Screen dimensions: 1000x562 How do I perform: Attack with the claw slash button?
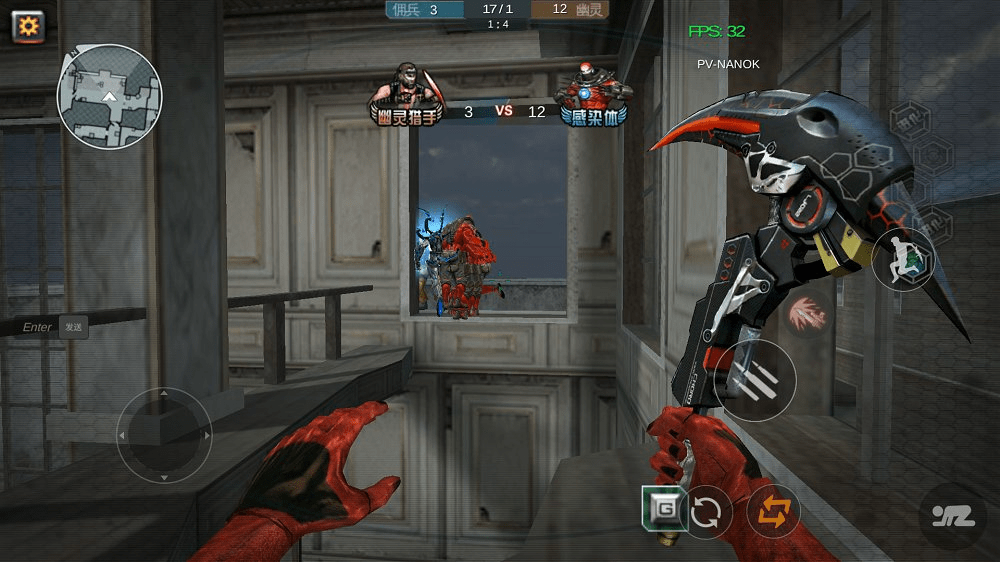tap(756, 380)
